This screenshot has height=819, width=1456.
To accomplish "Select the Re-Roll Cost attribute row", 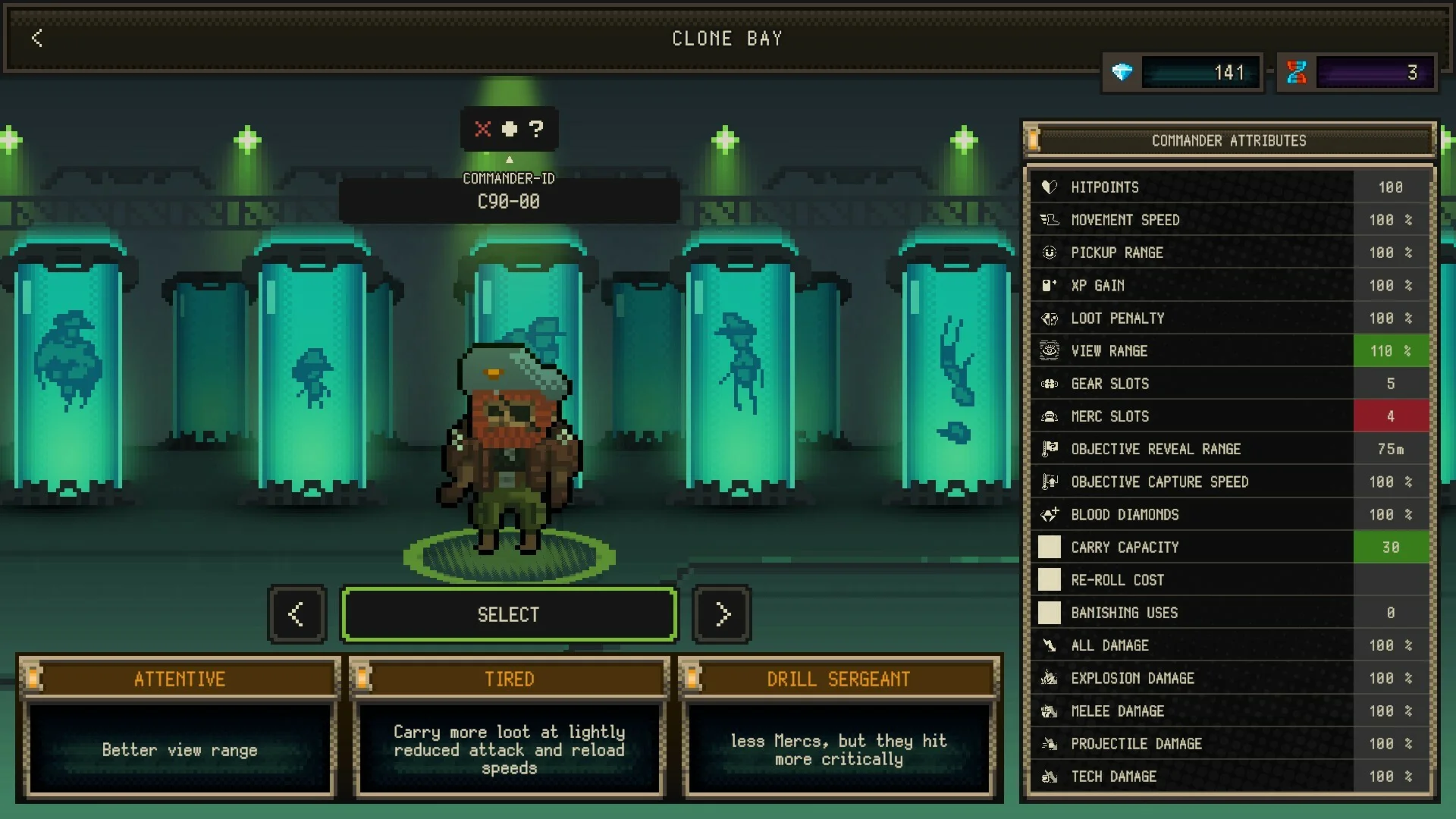I will pos(1228,580).
